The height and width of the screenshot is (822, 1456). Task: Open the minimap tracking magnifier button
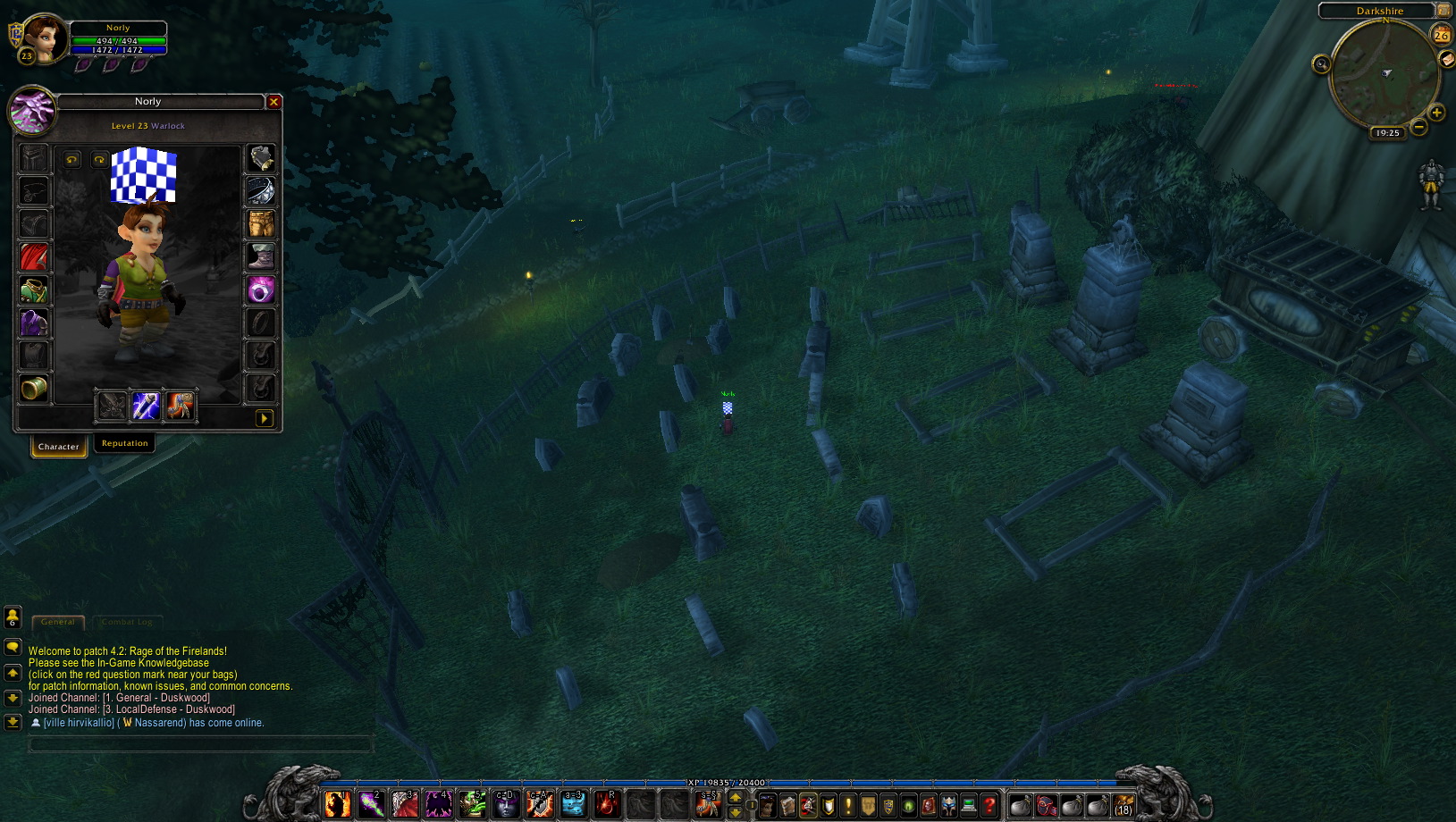tap(1321, 63)
